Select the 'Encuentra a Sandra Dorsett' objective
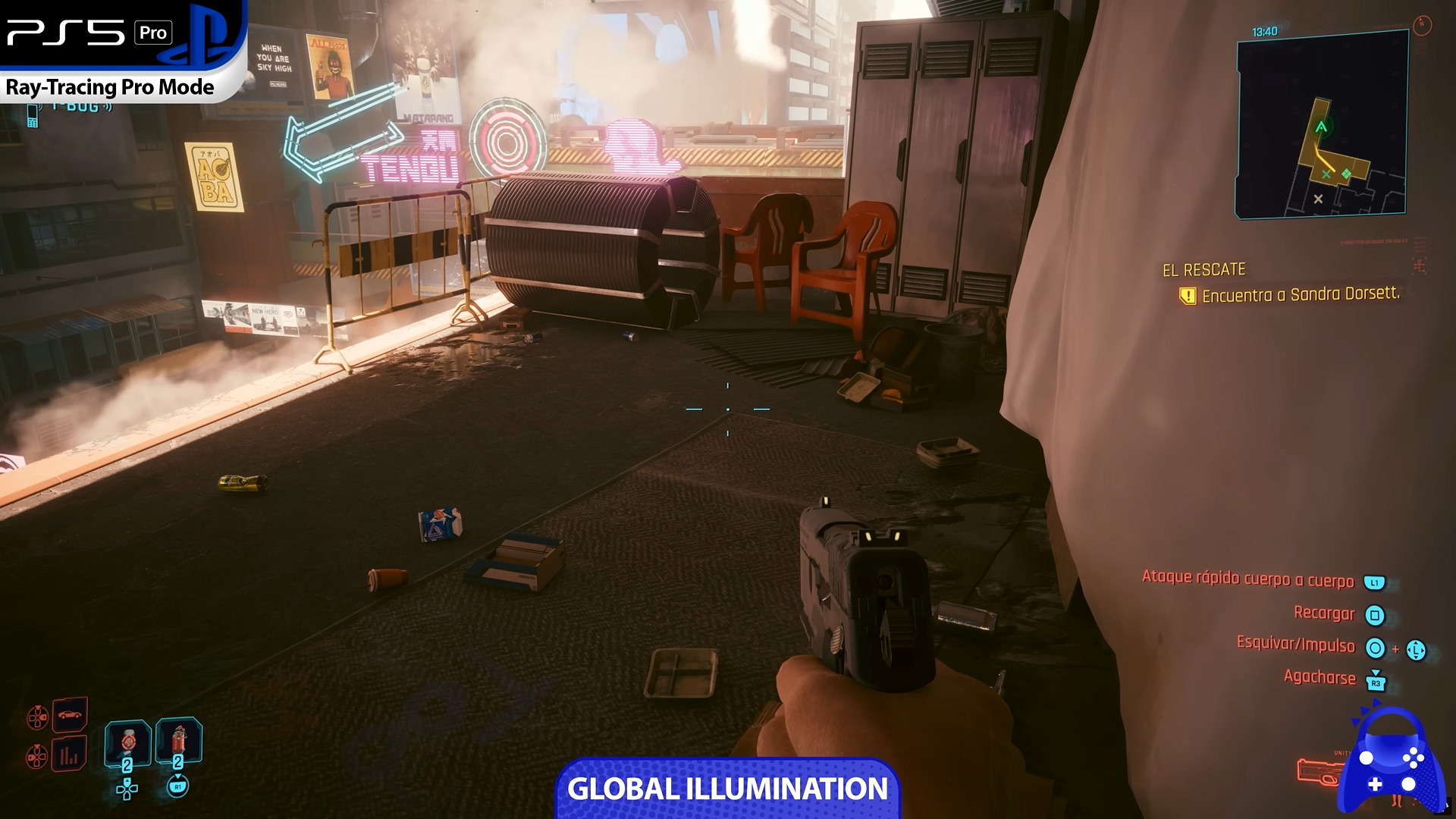The height and width of the screenshot is (819, 1456). point(1300,295)
